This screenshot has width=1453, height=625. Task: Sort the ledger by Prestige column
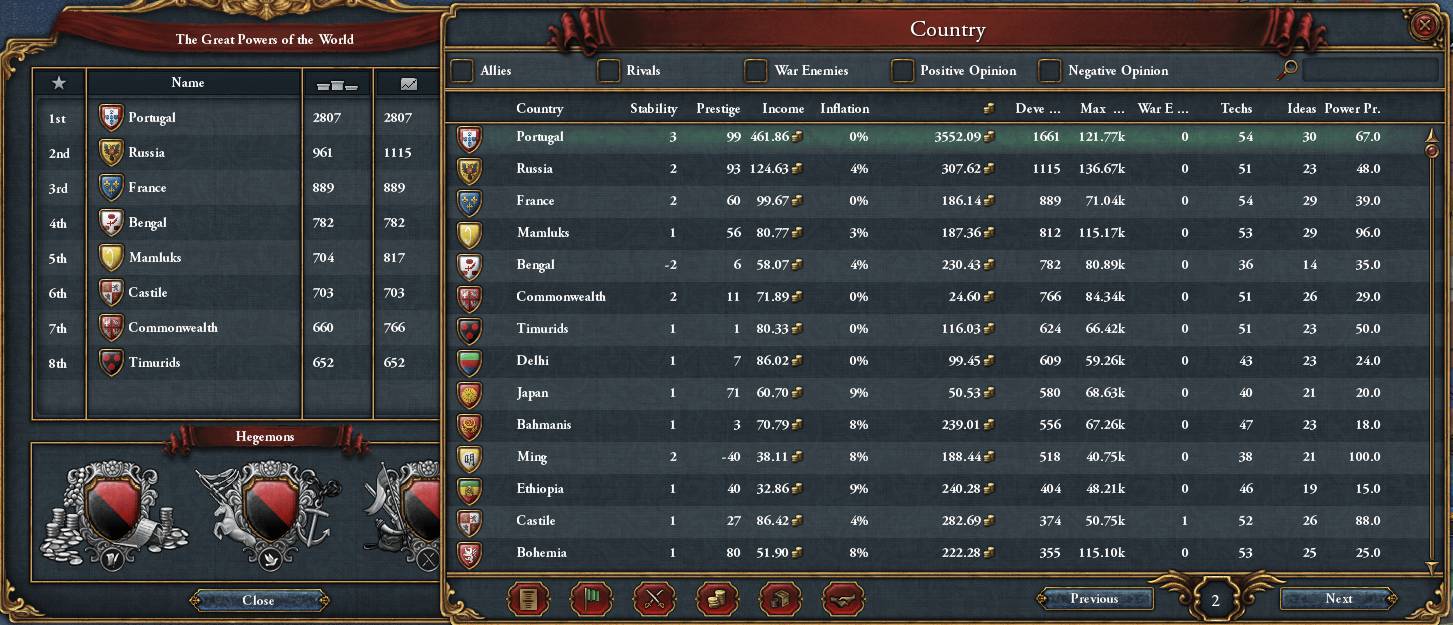tap(717, 109)
